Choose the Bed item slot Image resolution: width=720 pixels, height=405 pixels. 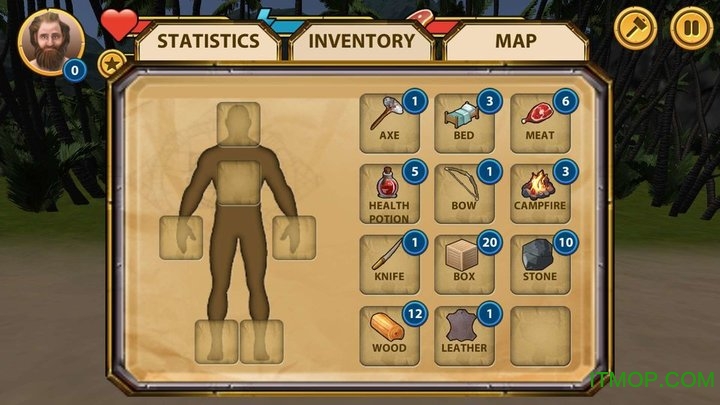coord(465,123)
